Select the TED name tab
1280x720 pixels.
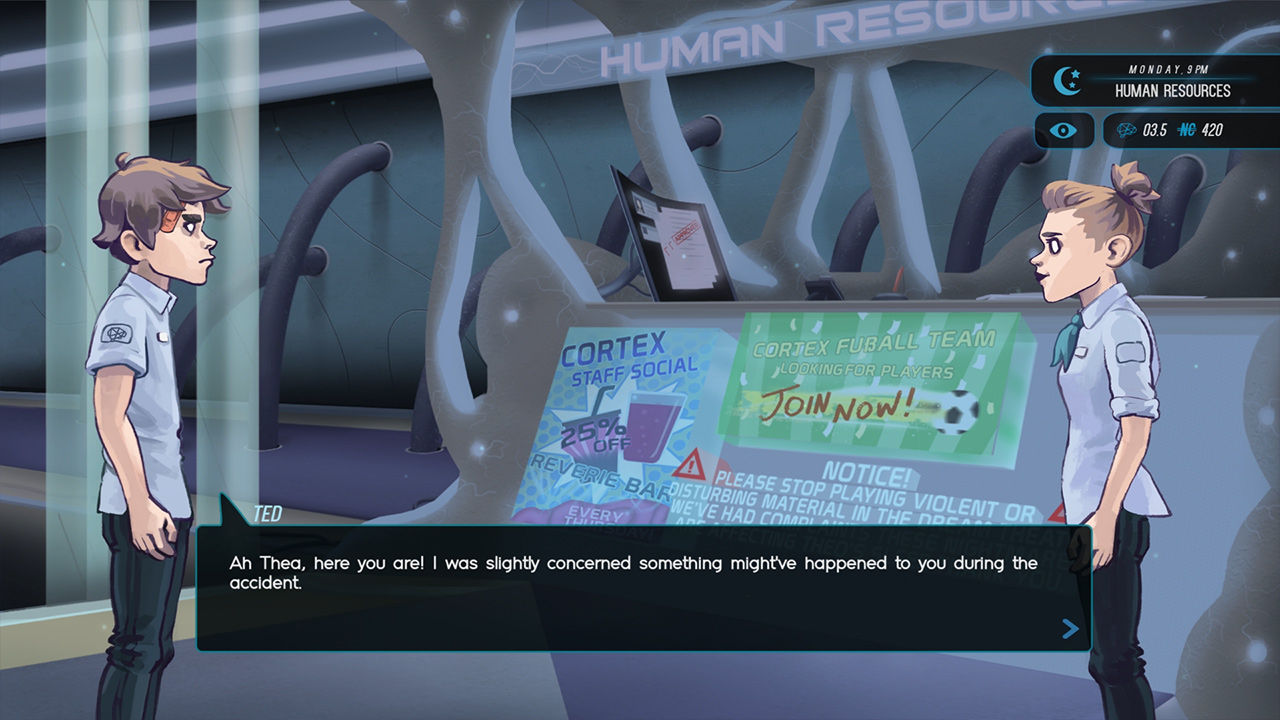point(268,512)
